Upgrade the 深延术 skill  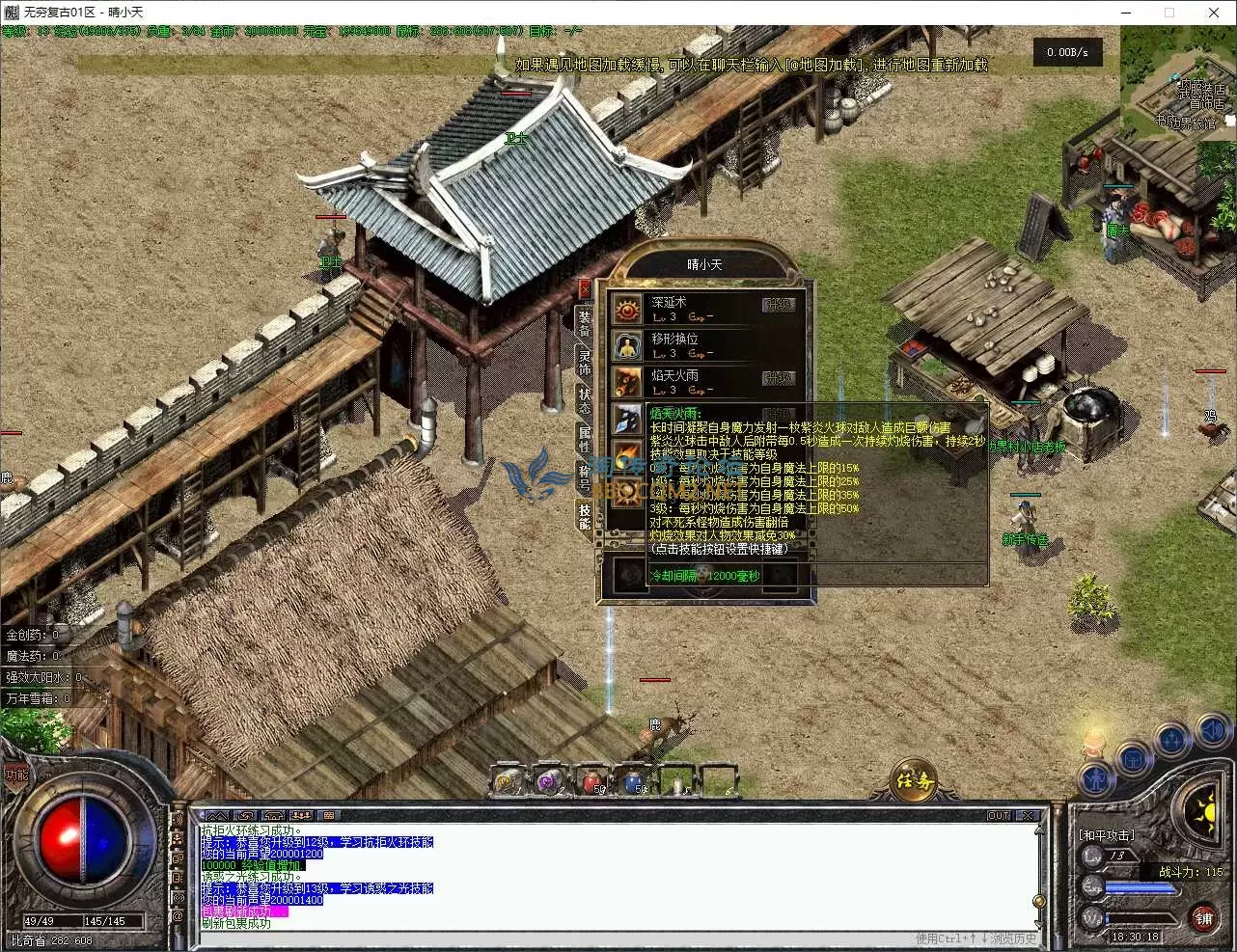coord(778,305)
